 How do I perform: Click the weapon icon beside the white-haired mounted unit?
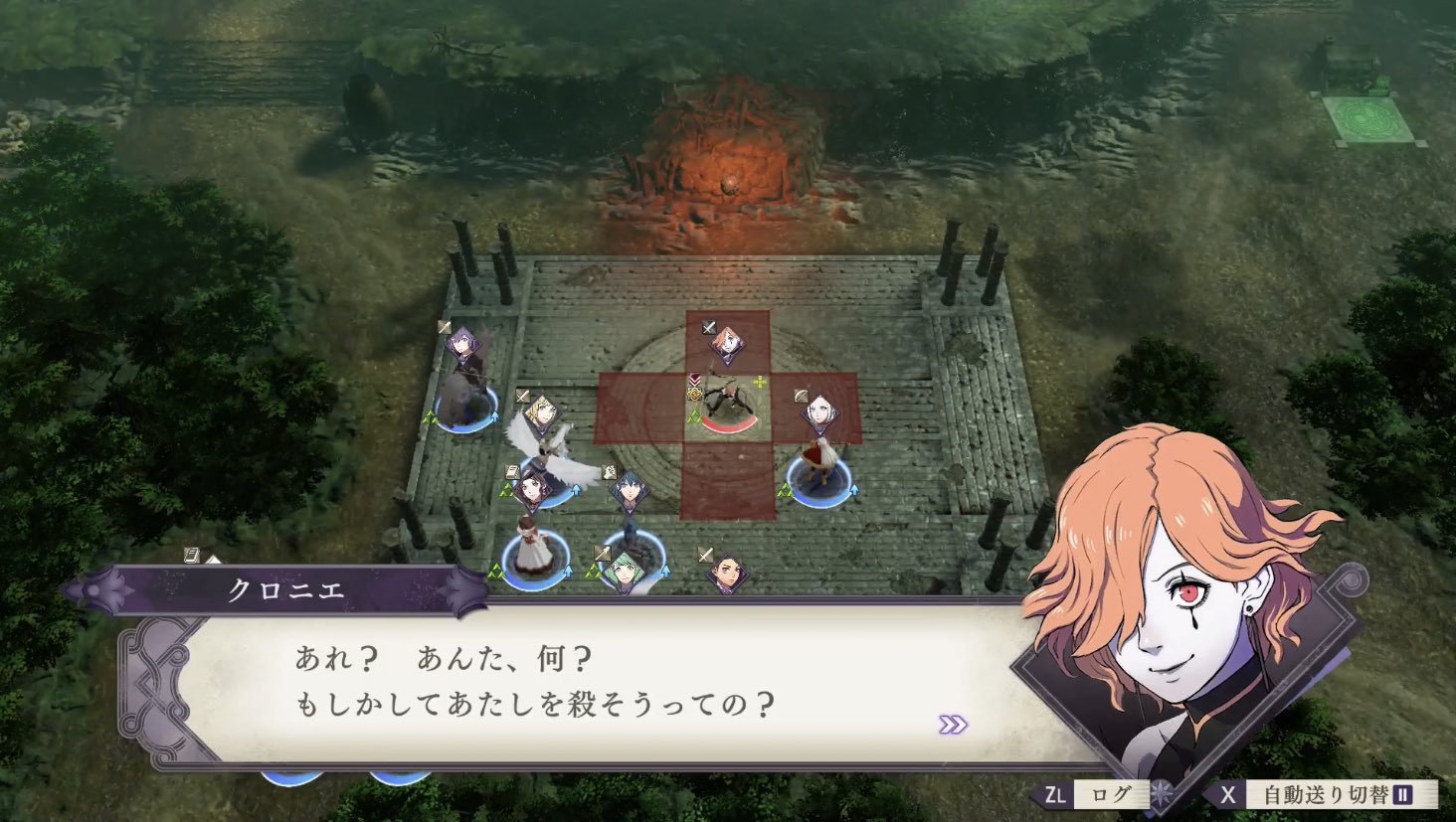tap(800, 396)
